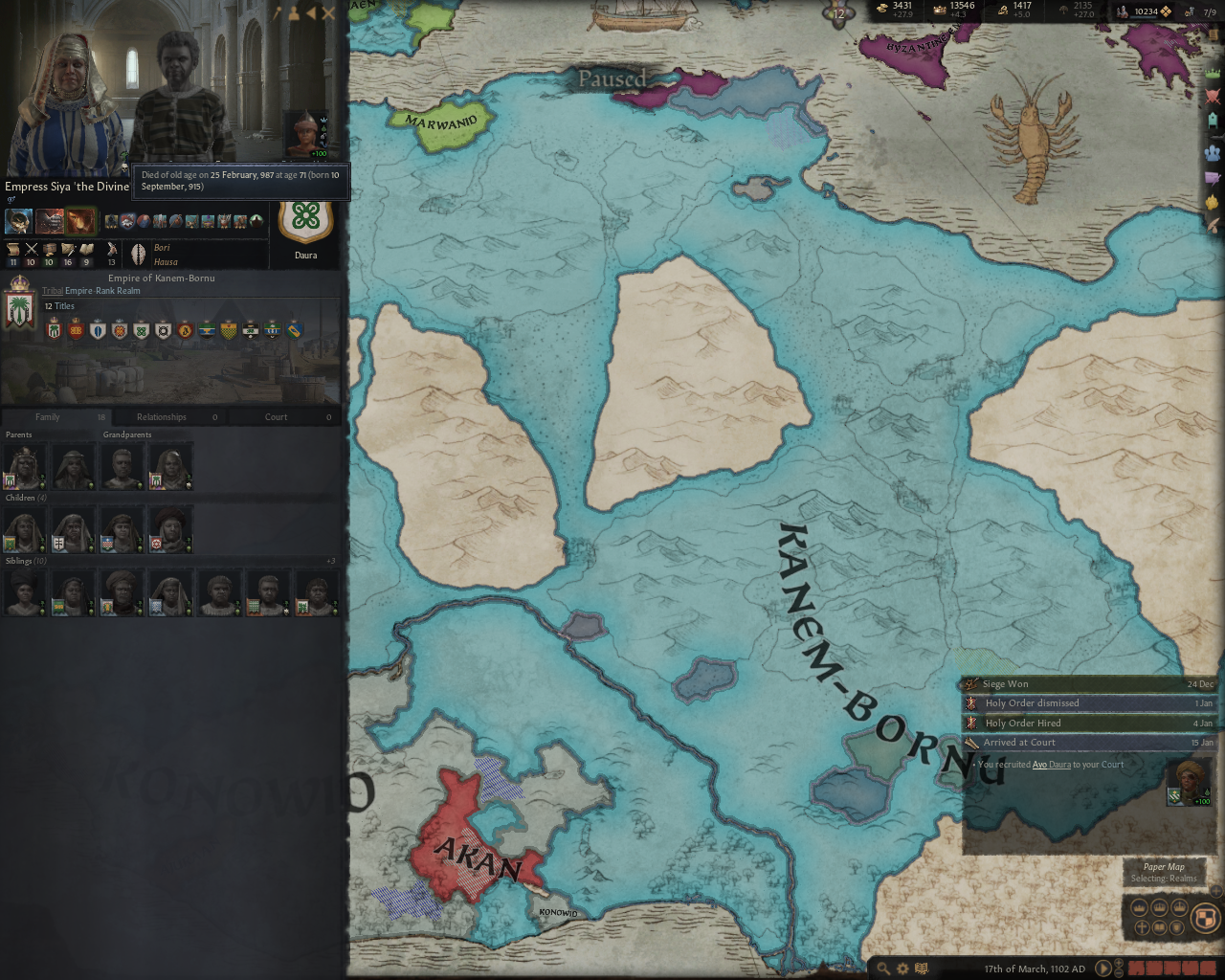This screenshot has height=980, width=1225.
Task: Expand the hidden siblings (+3)
Action: [x=330, y=560]
